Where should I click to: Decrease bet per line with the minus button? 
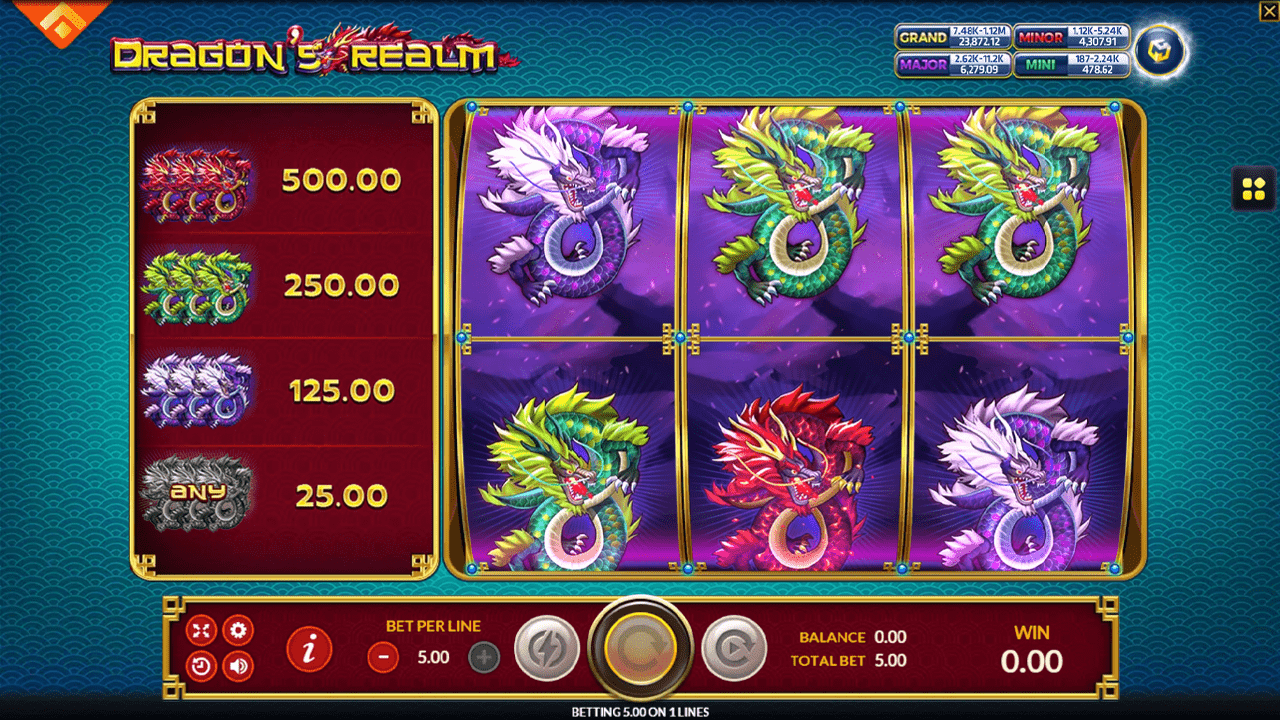pyautogui.click(x=381, y=658)
